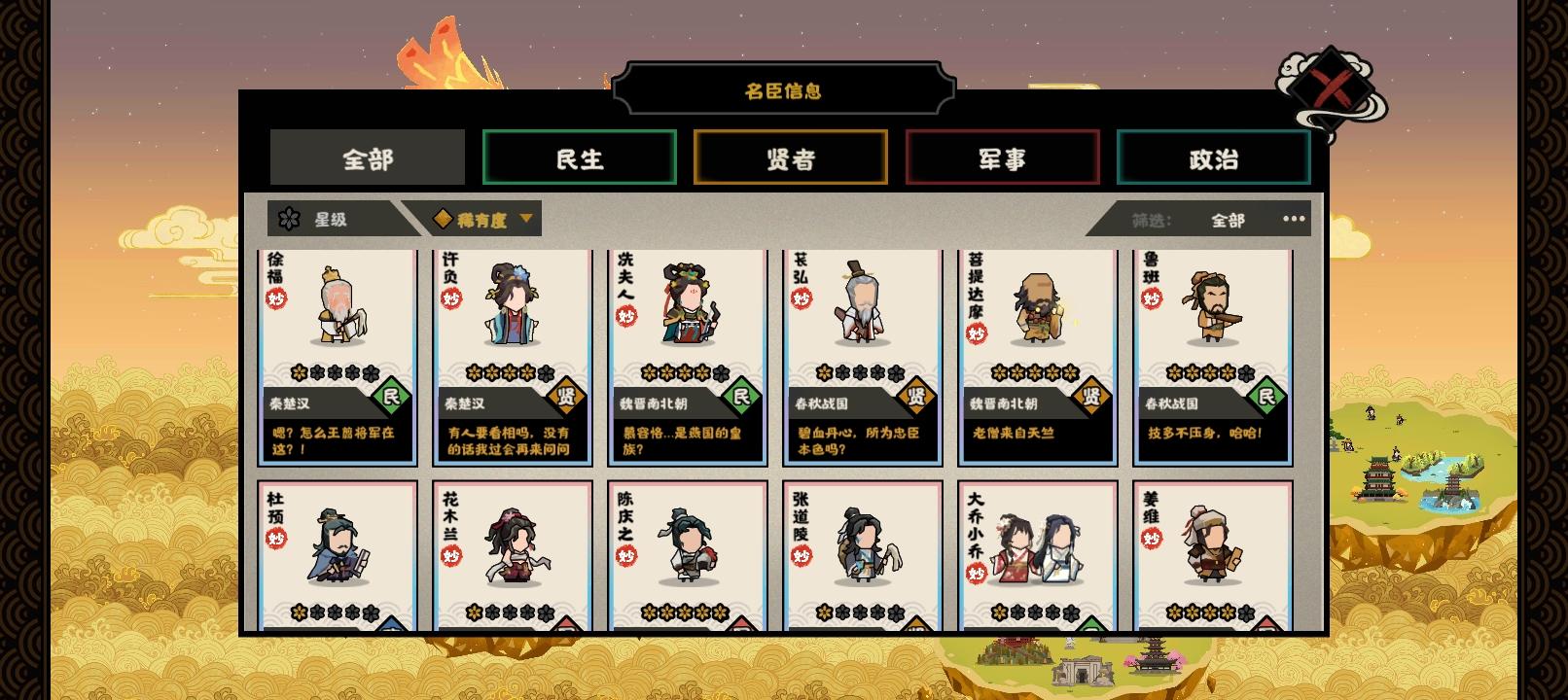Expand the 稀有度 dropdown arrow
The image size is (1568, 700).
coord(524,219)
